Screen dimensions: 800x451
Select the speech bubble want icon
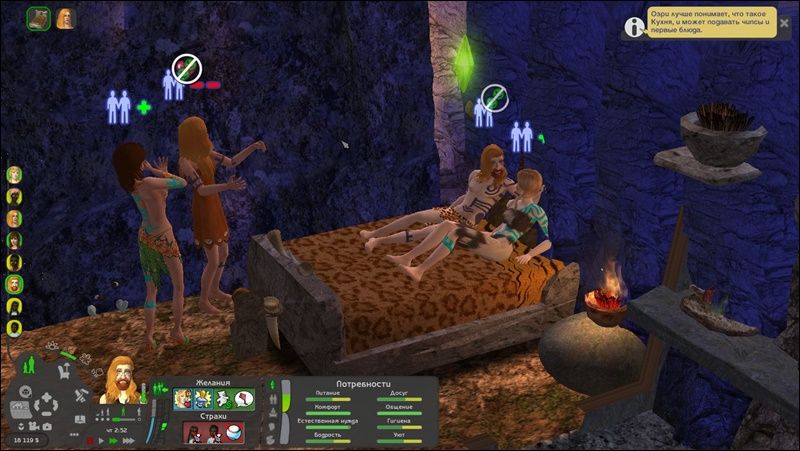(x=244, y=399)
